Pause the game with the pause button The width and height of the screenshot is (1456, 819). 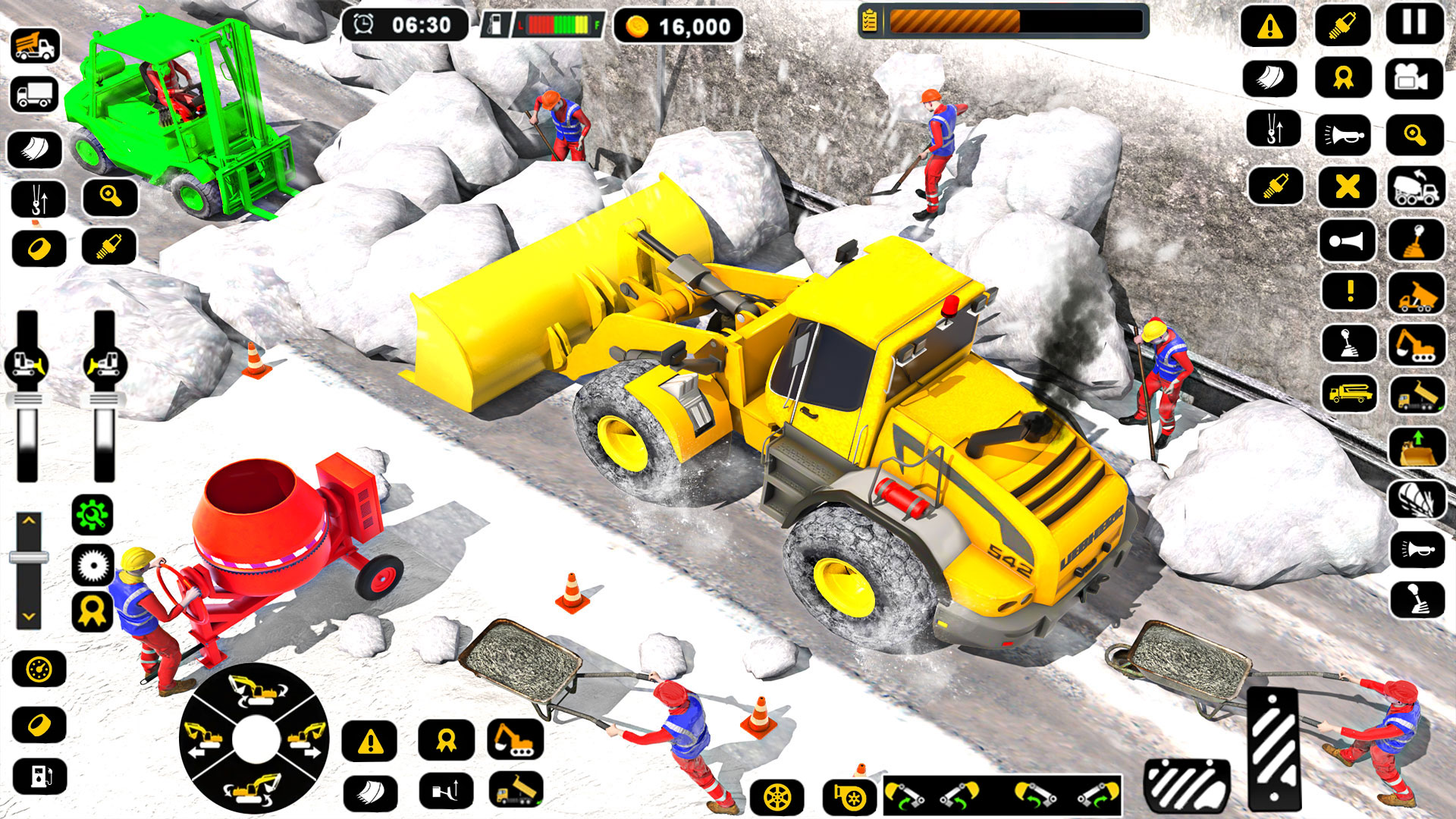1412,23
